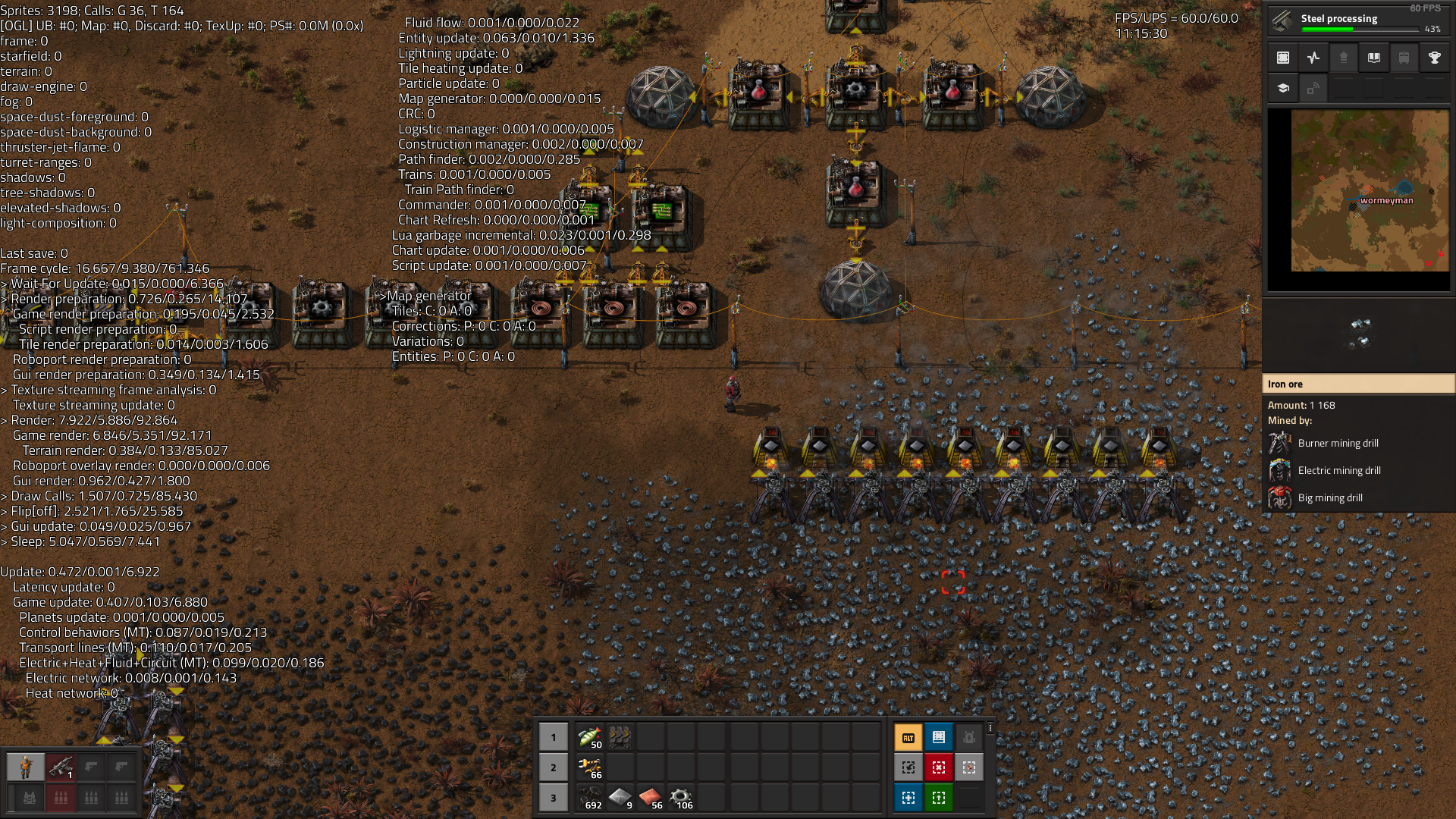Select the submachine gun weapon slot
This screenshot has height=819, width=1456.
point(61,767)
